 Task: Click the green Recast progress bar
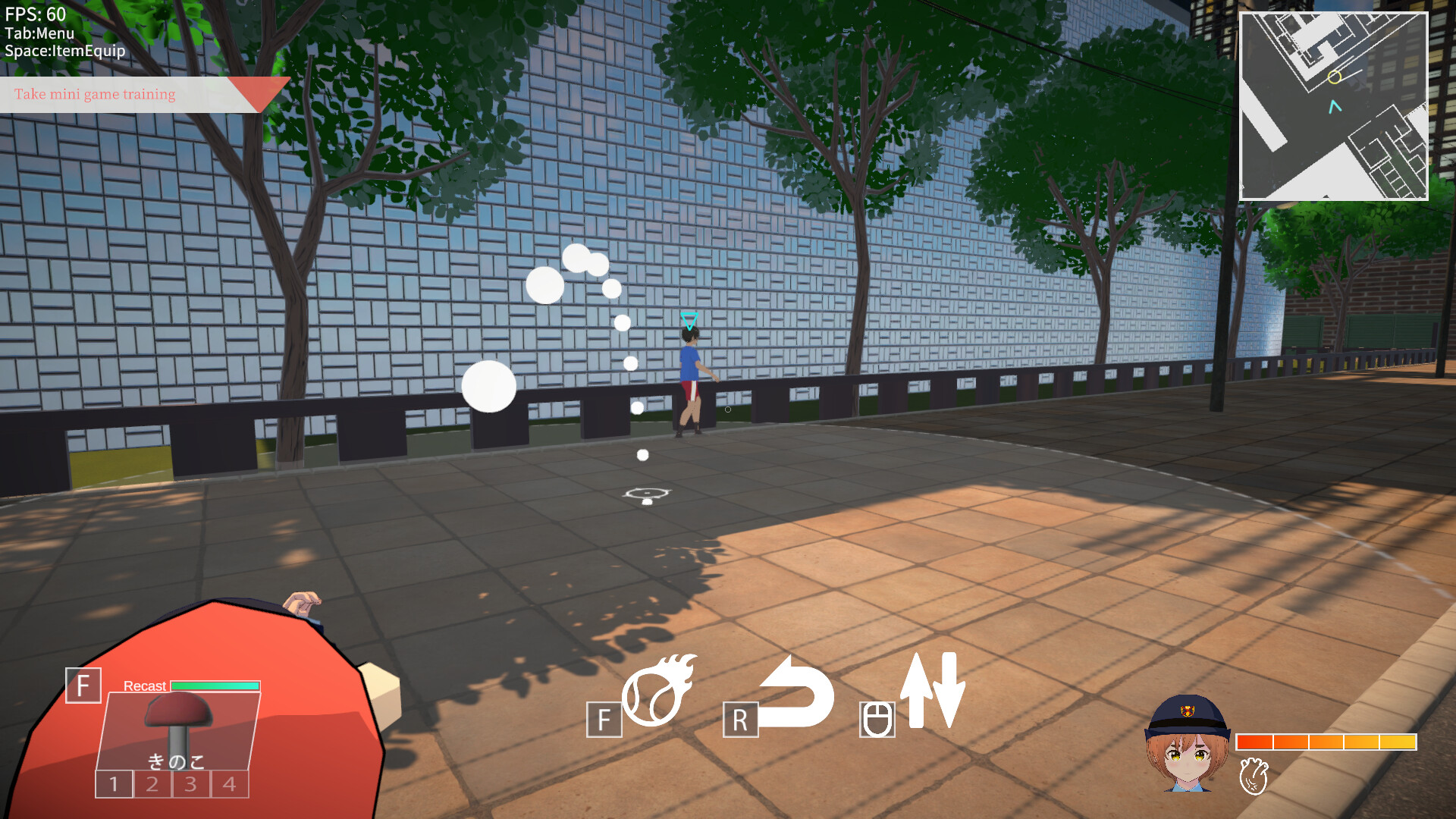tap(215, 686)
